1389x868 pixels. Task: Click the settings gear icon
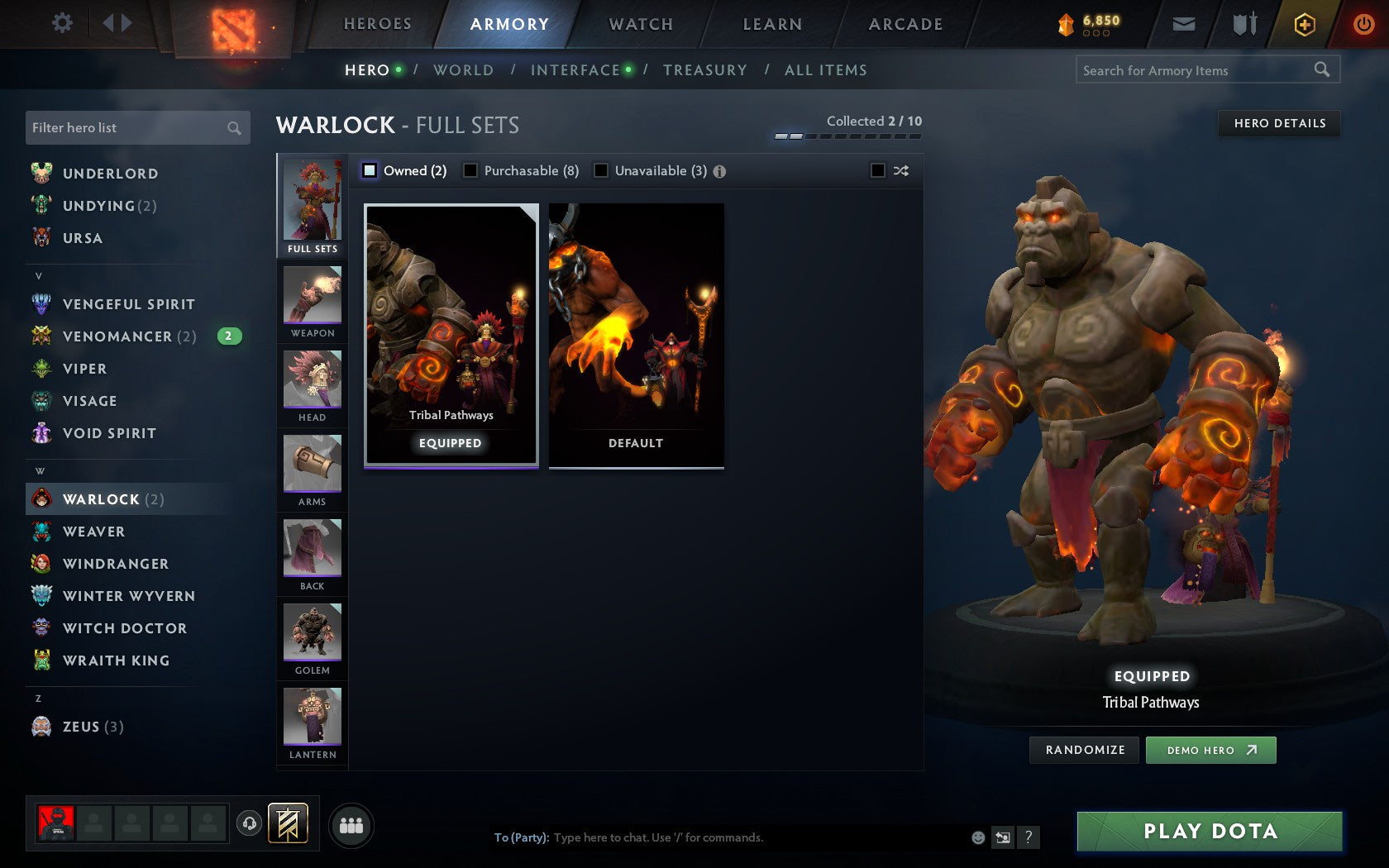(60, 24)
